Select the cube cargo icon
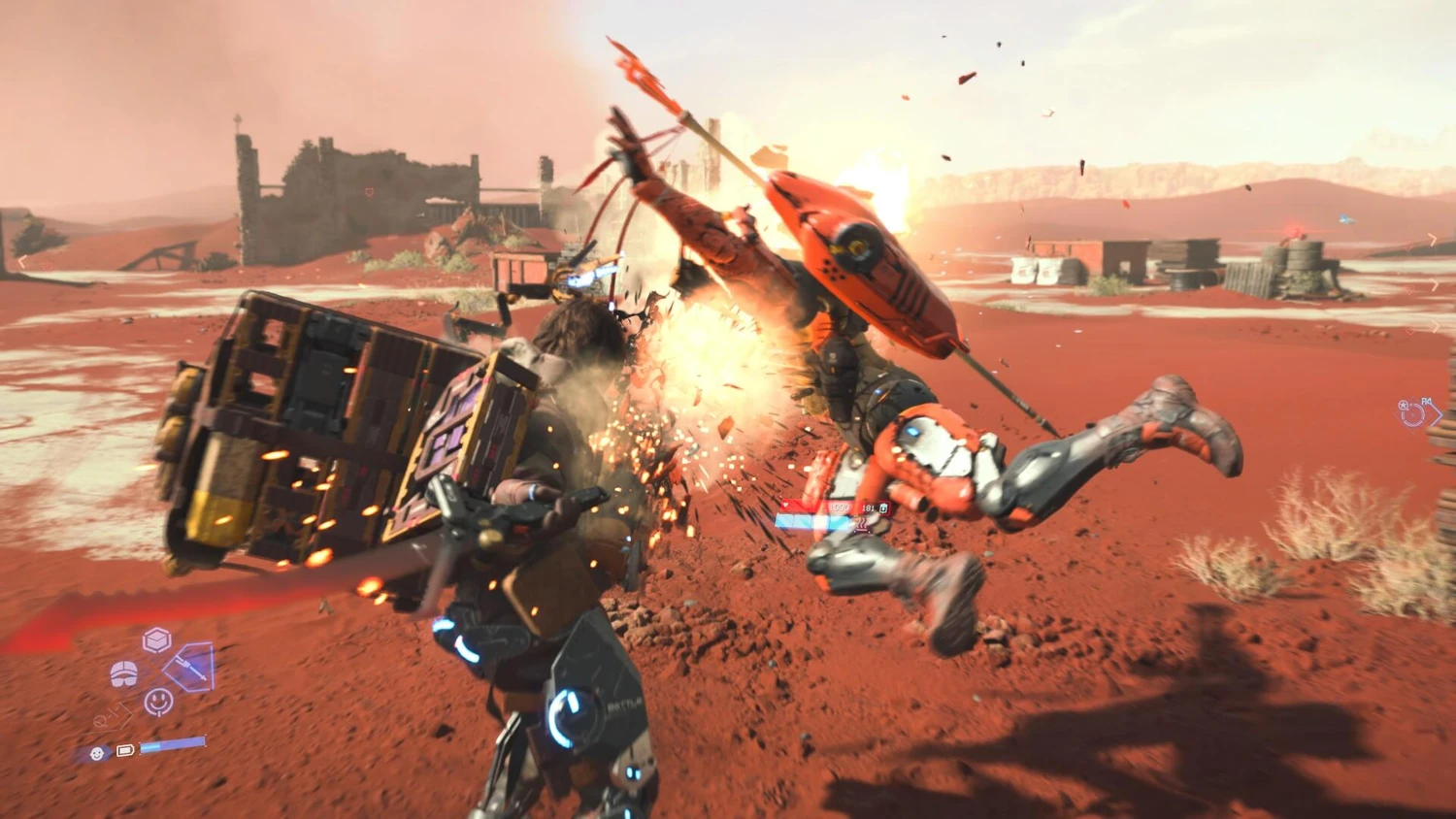Screen dimensions: 1456x819 click(x=156, y=639)
